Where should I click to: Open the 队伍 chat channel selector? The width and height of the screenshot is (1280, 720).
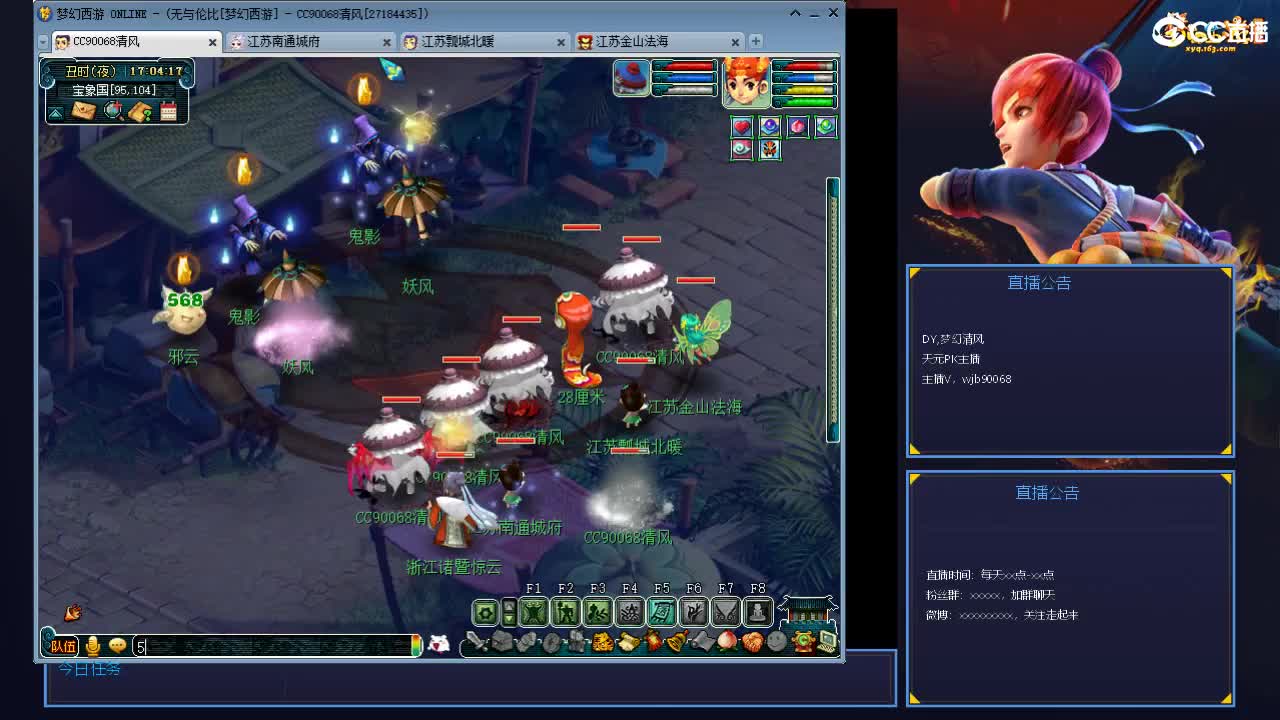click(62, 645)
